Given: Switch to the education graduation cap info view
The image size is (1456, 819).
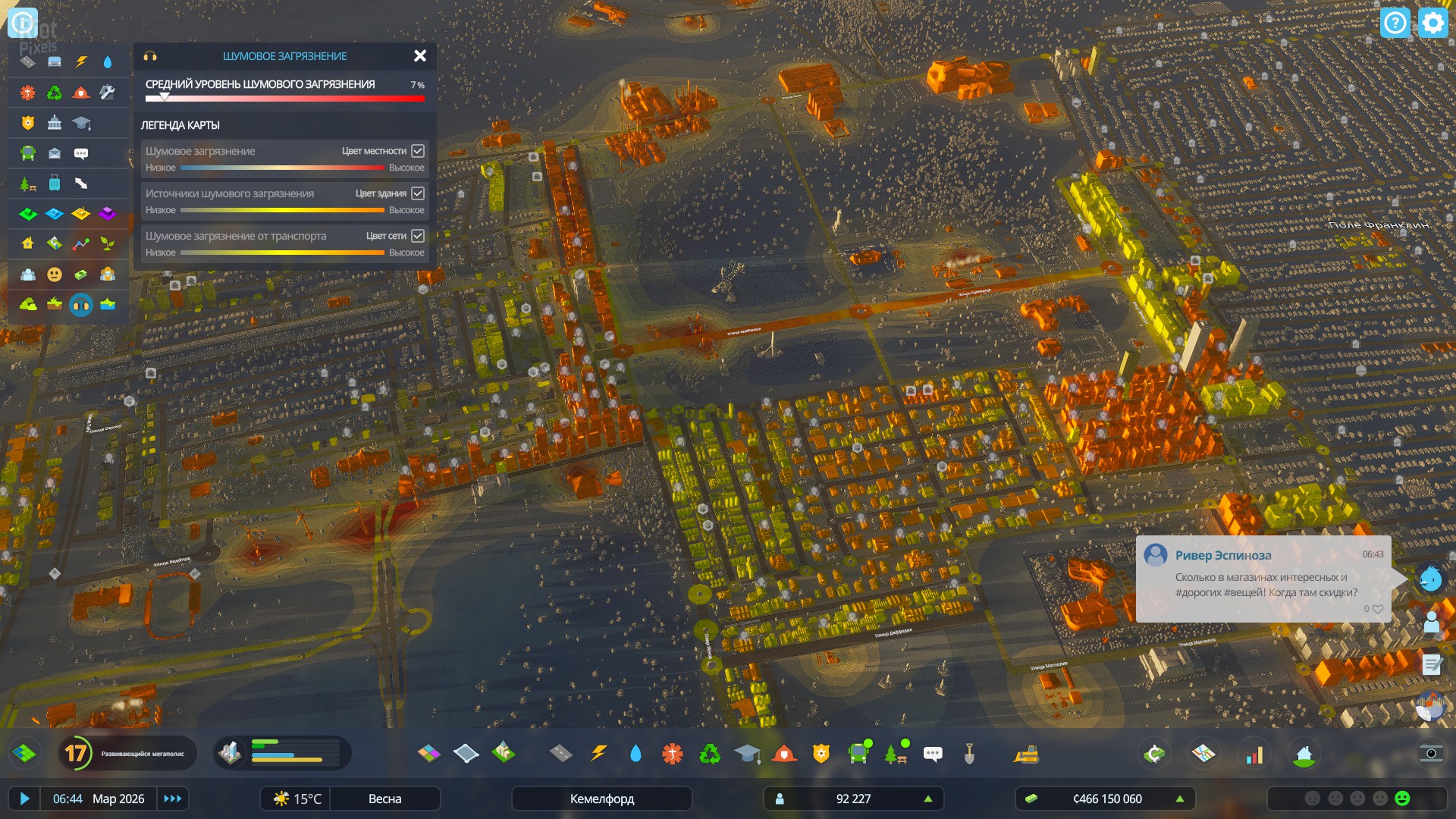Looking at the screenshot, I should [x=81, y=123].
